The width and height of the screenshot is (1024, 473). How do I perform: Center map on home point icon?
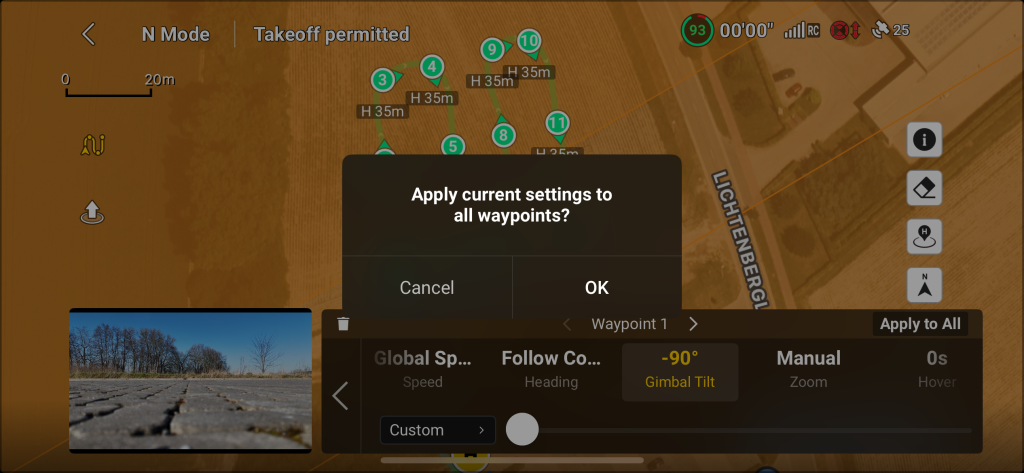[x=924, y=237]
